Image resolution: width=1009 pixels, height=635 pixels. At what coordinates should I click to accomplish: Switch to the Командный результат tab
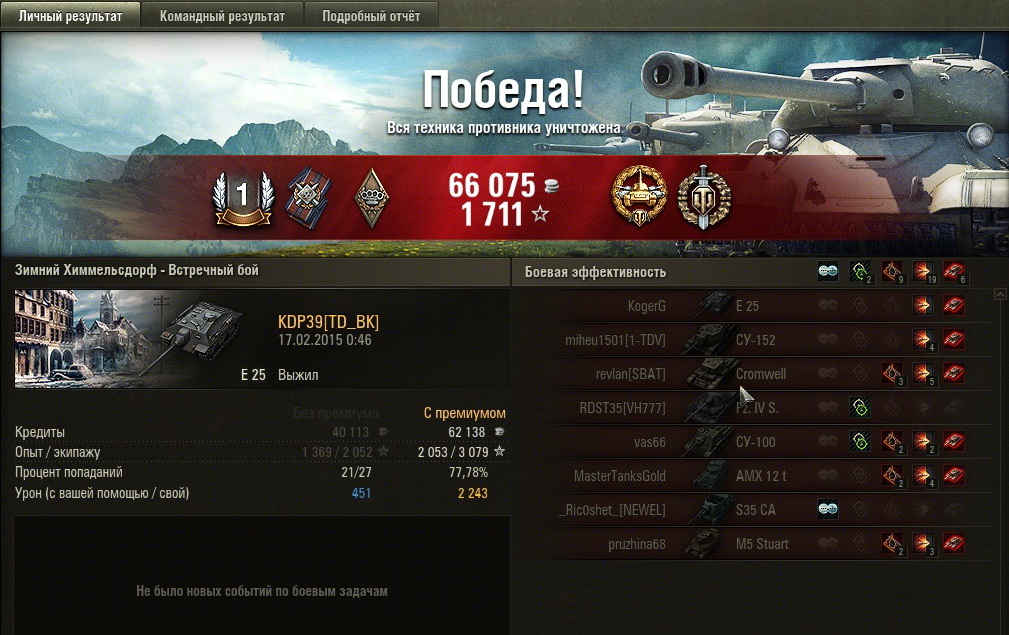[222, 16]
